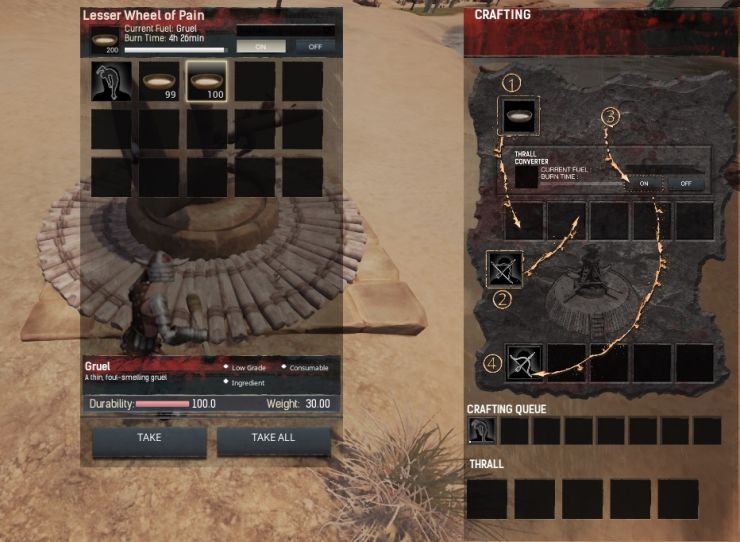Click ON in the Thrall Converter diagram
Screen dimensions: 740x542
click(x=643, y=183)
